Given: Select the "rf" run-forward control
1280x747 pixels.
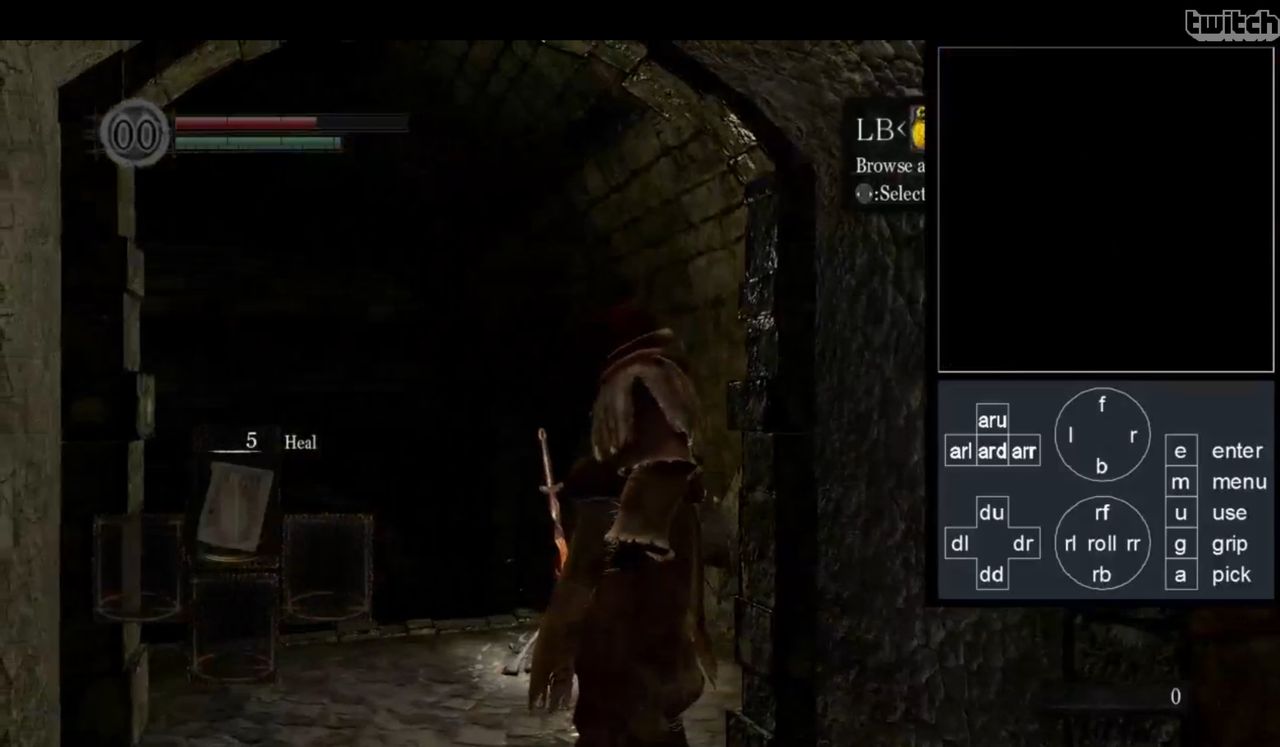Looking at the screenshot, I should tap(1101, 513).
